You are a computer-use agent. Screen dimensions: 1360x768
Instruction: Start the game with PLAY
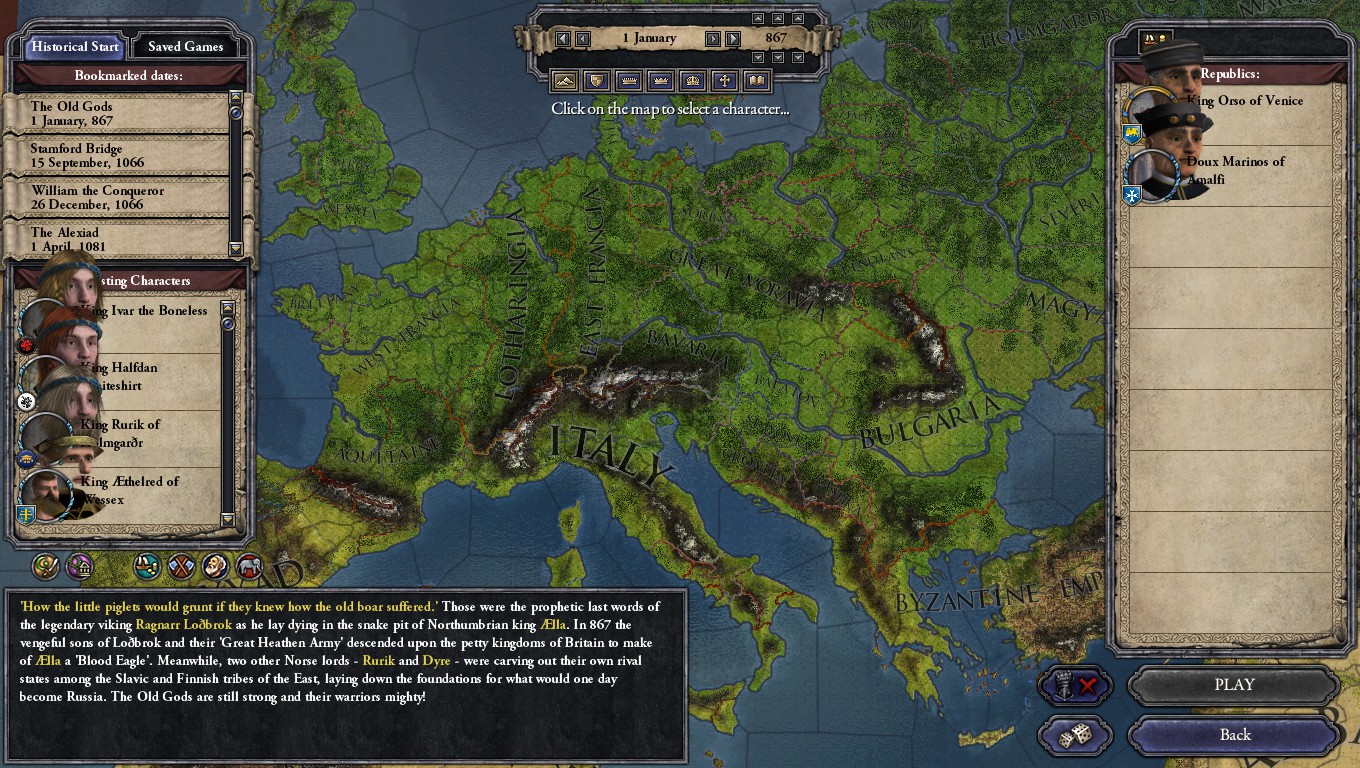point(1234,685)
